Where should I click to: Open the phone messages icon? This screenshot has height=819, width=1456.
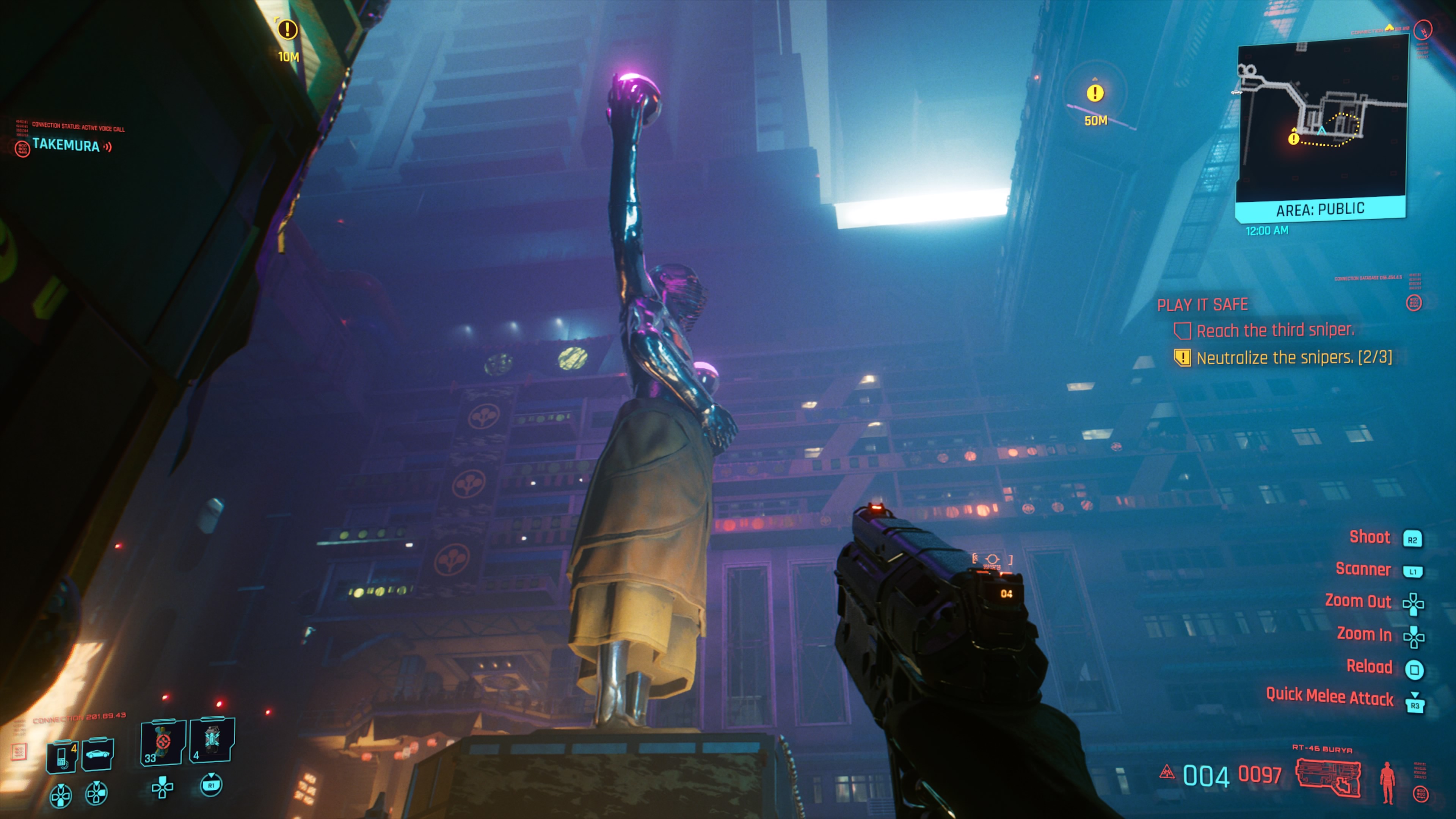pos(62,755)
